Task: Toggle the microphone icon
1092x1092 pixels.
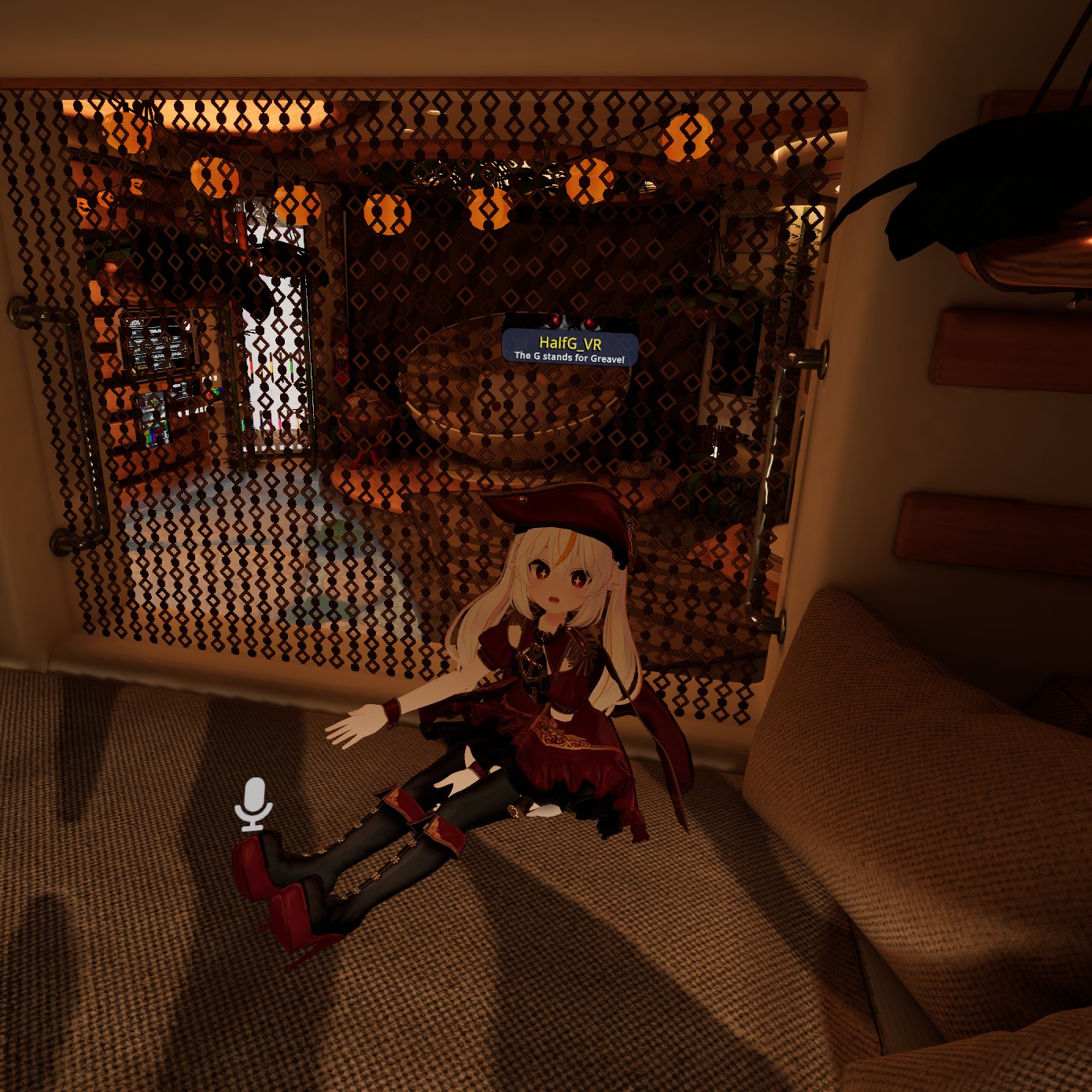Action: click(x=253, y=804)
